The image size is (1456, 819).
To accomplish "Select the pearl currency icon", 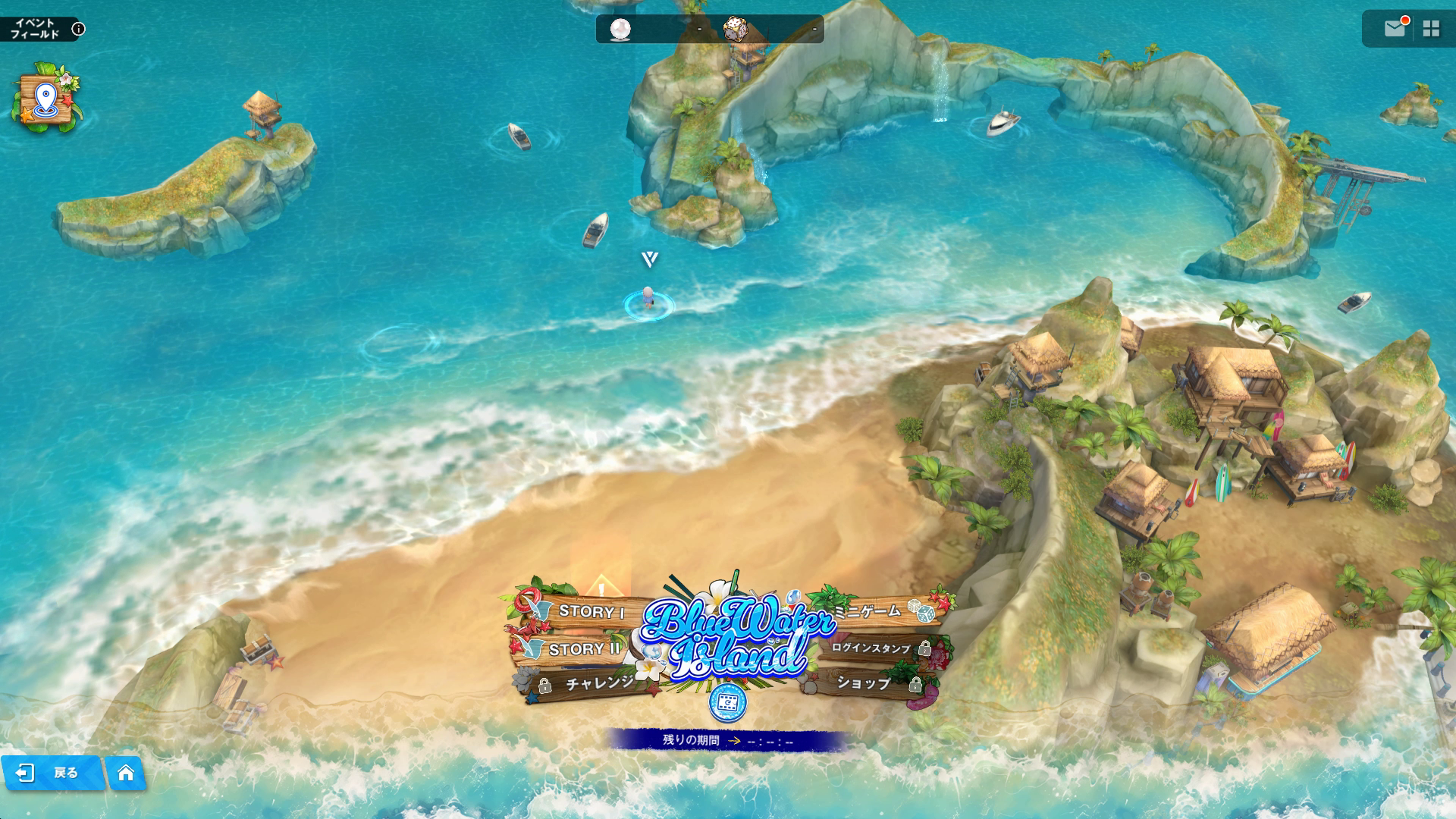I will click(620, 30).
